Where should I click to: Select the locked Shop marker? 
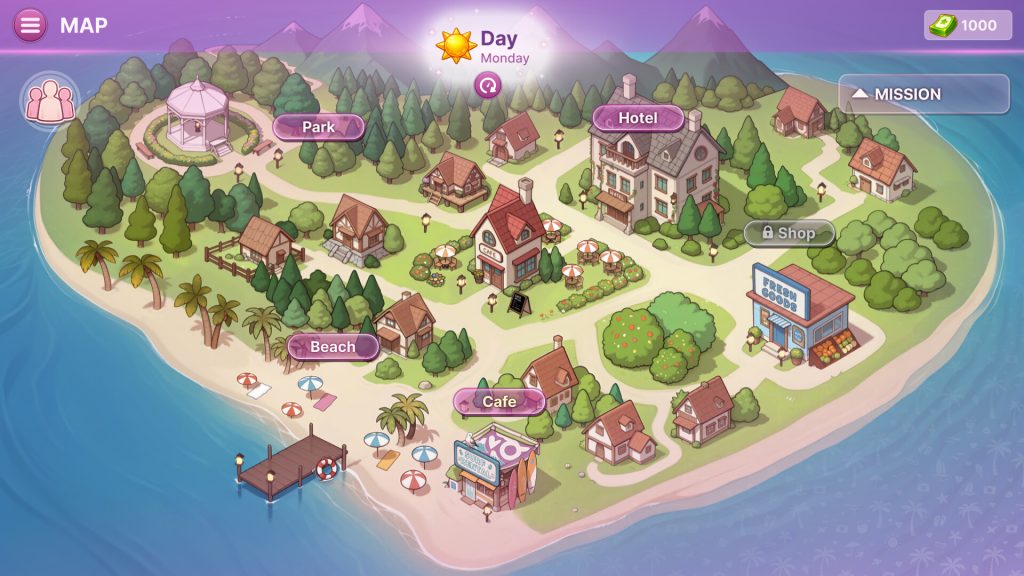coord(788,233)
